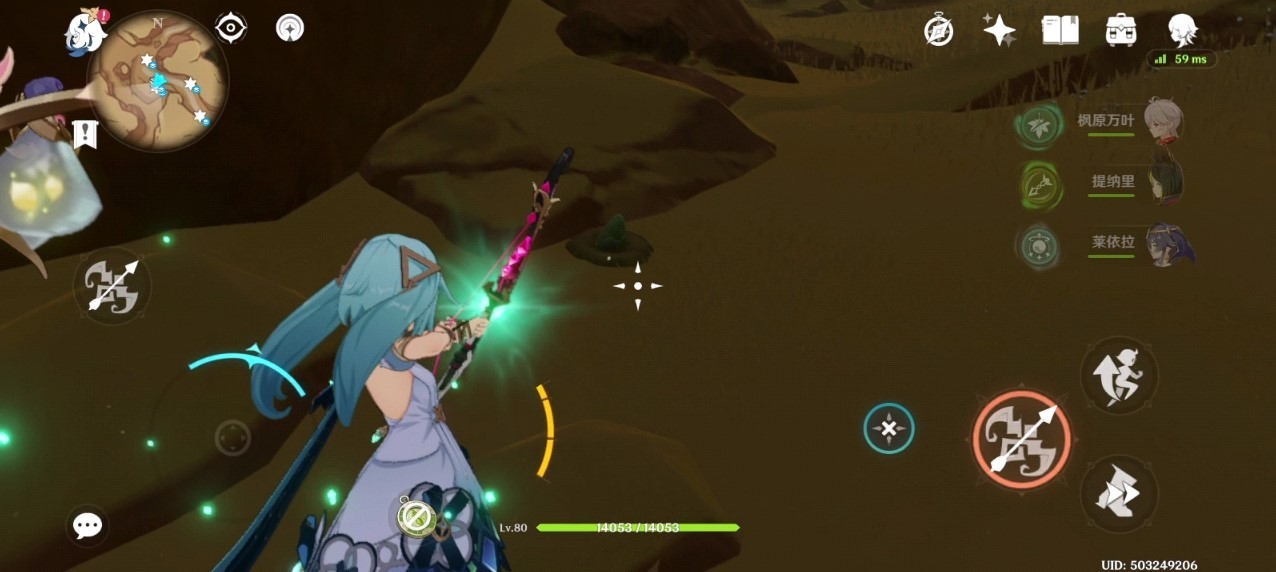Toggle the left-side bow aiming mode button
This screenshot has width=1276, height=572.
pyautogui.click(x=112, y=286)
